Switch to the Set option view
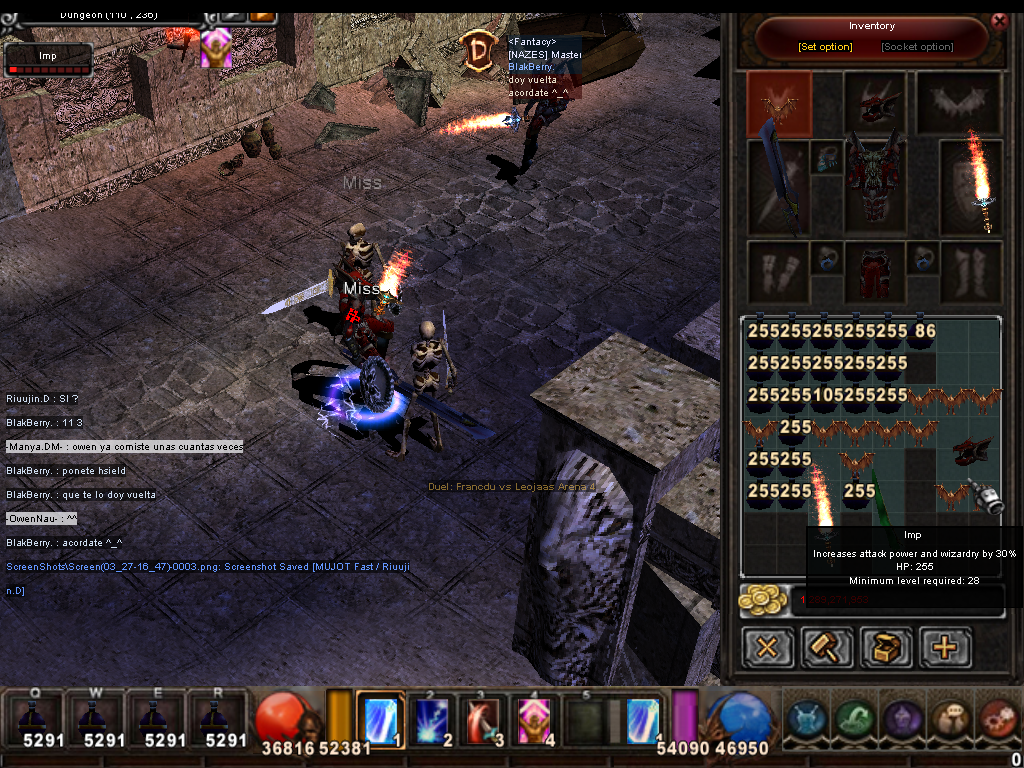The height and width of the screenshot is (768, 1024). click(825, 47)
